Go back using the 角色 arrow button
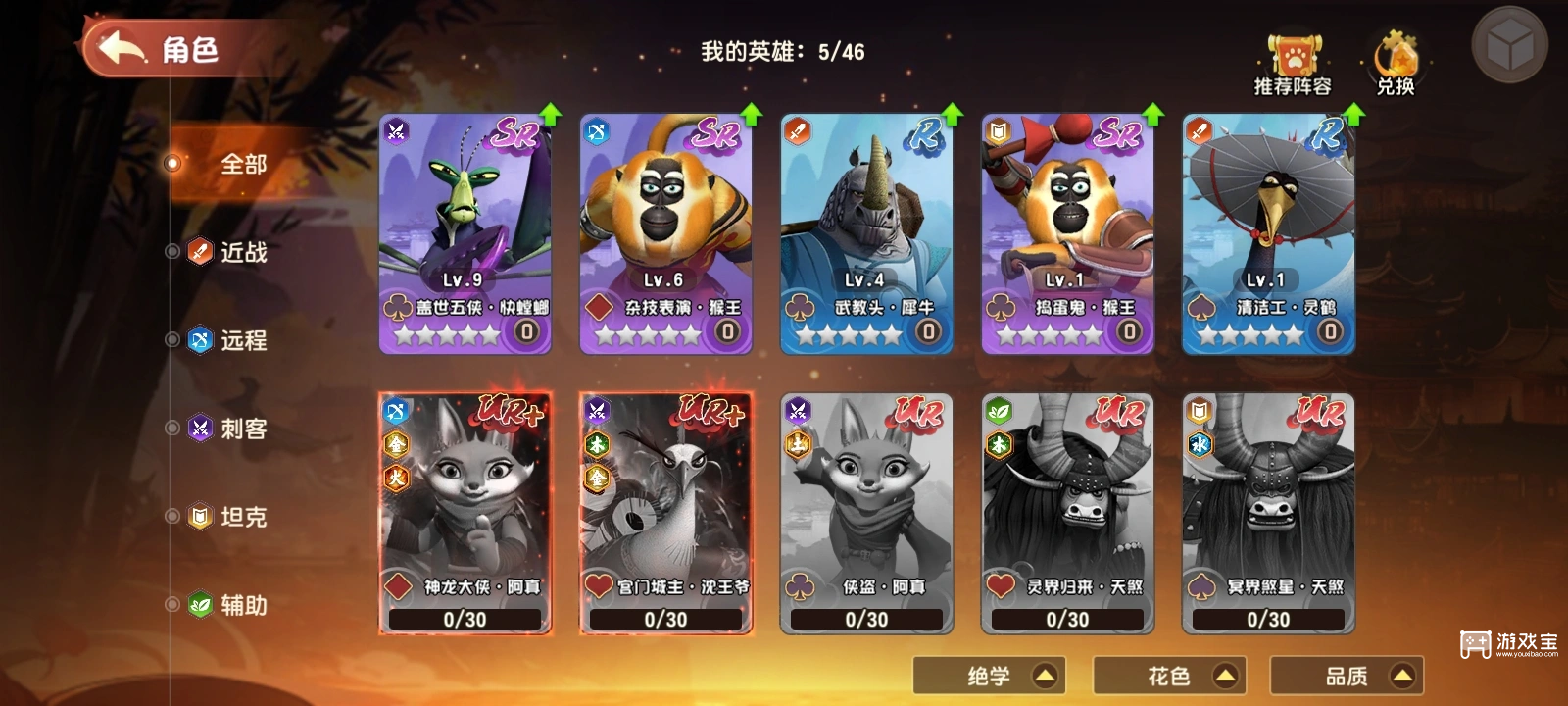This screenshot has width=1568, height=706. pyautogui.click(x=122, y=48)
